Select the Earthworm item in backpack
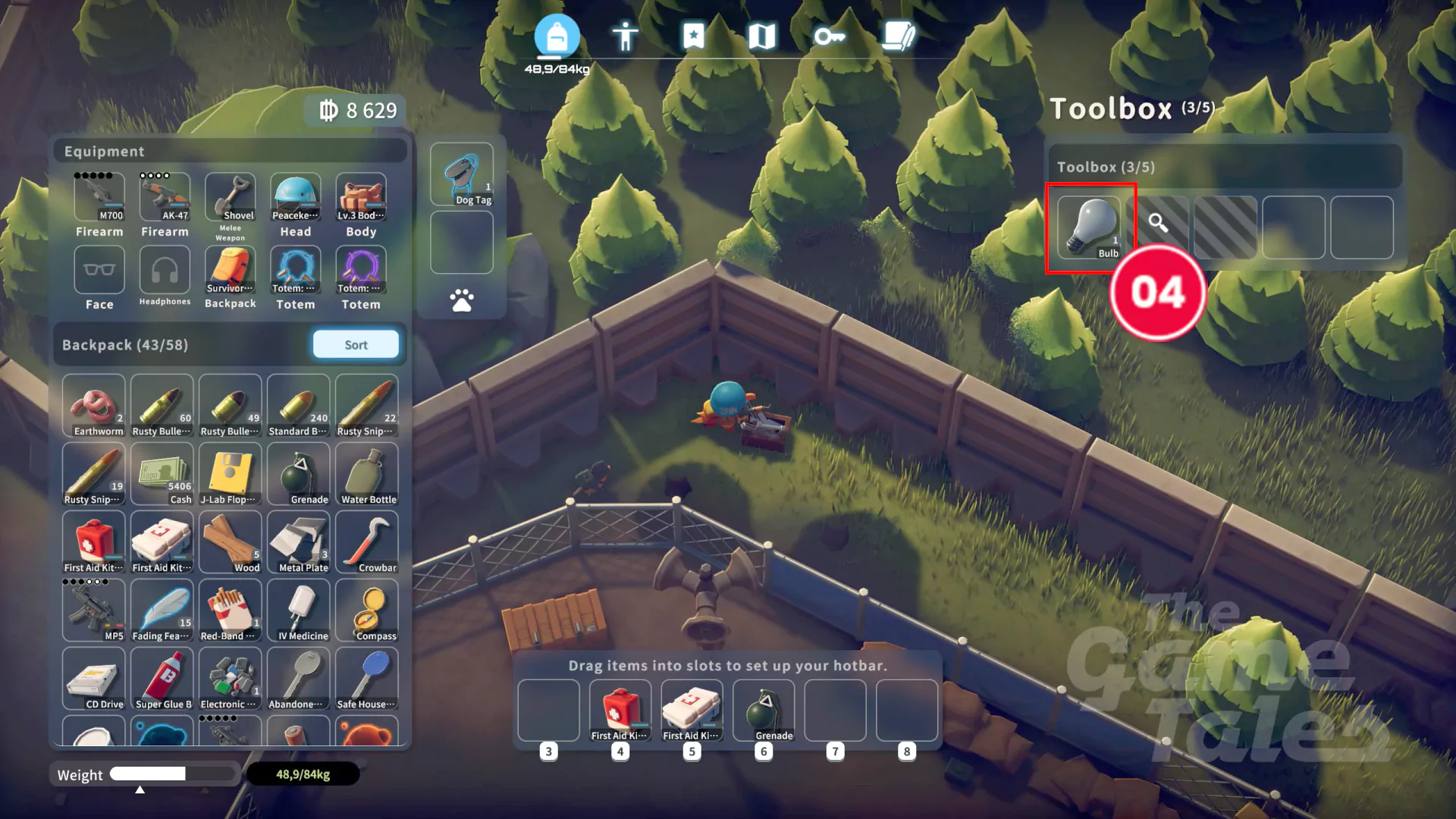Image resolution: width=1456 pixels, height=819 pixels. (x=94, y=406)
